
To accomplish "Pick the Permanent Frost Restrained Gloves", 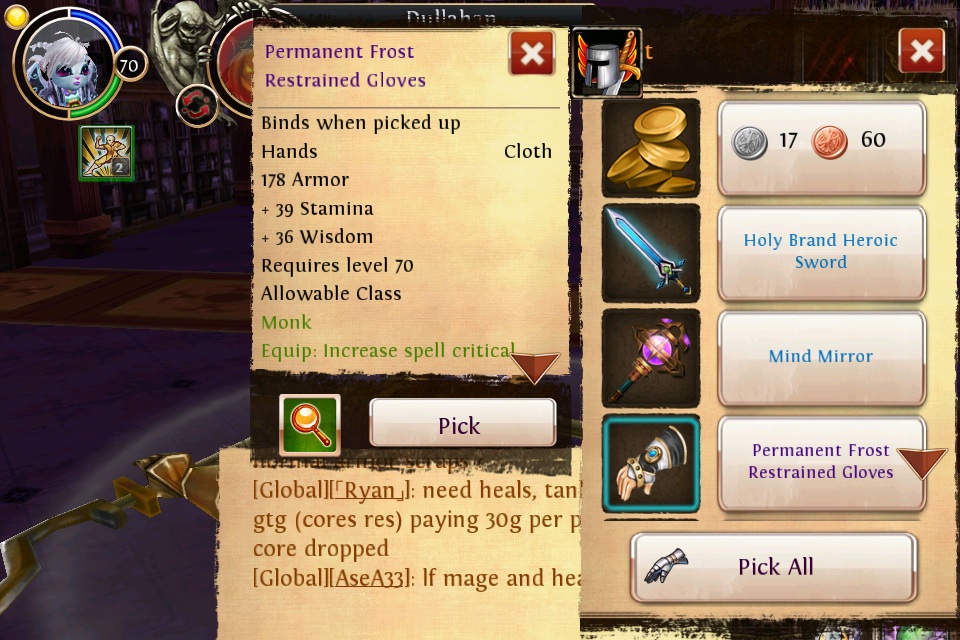I will point(462,423).
